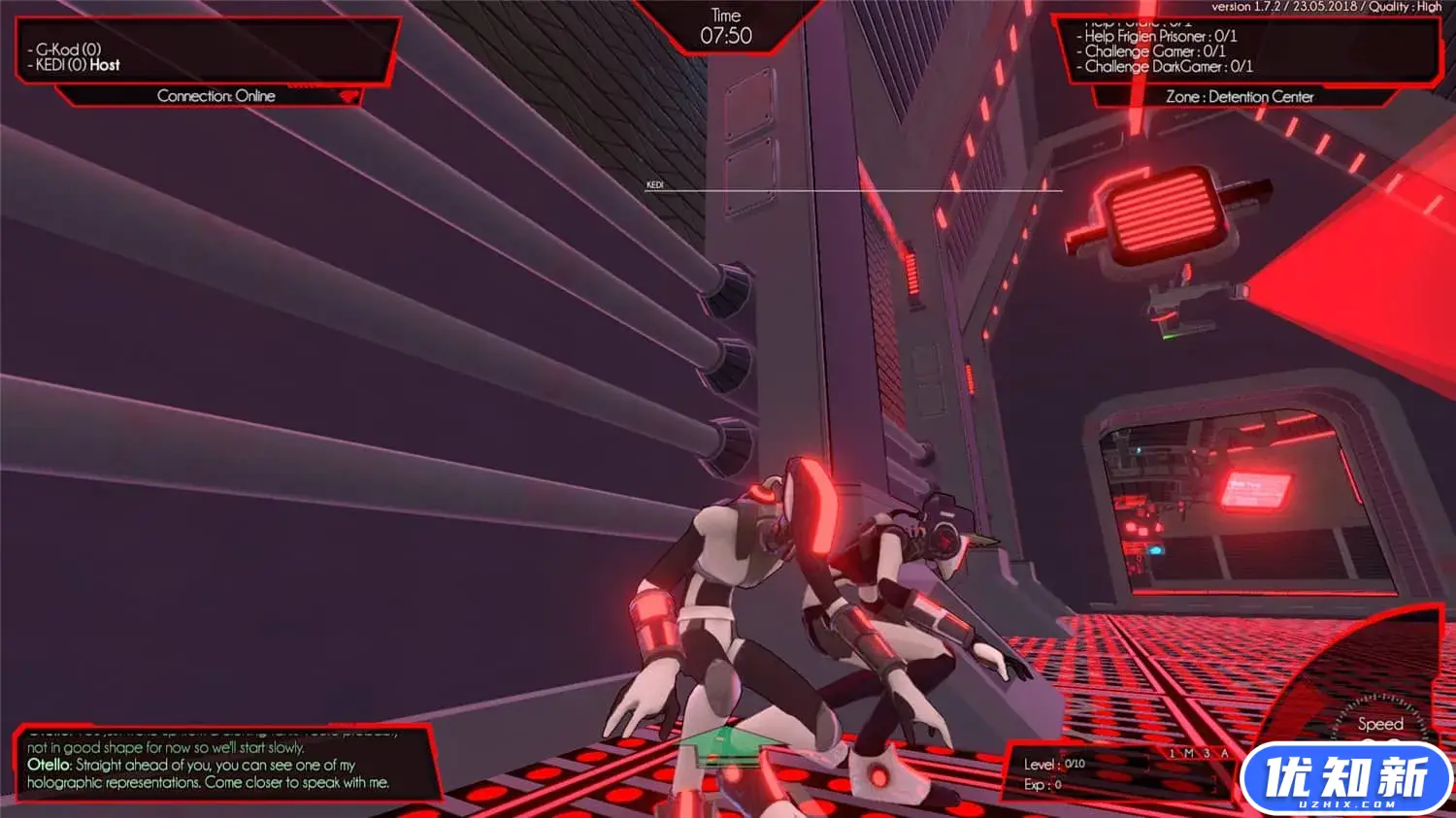The width and height of the screenshot is (1456, 818).
Task: Click the Otello dialogue message box
Action: tap(221, 765)
